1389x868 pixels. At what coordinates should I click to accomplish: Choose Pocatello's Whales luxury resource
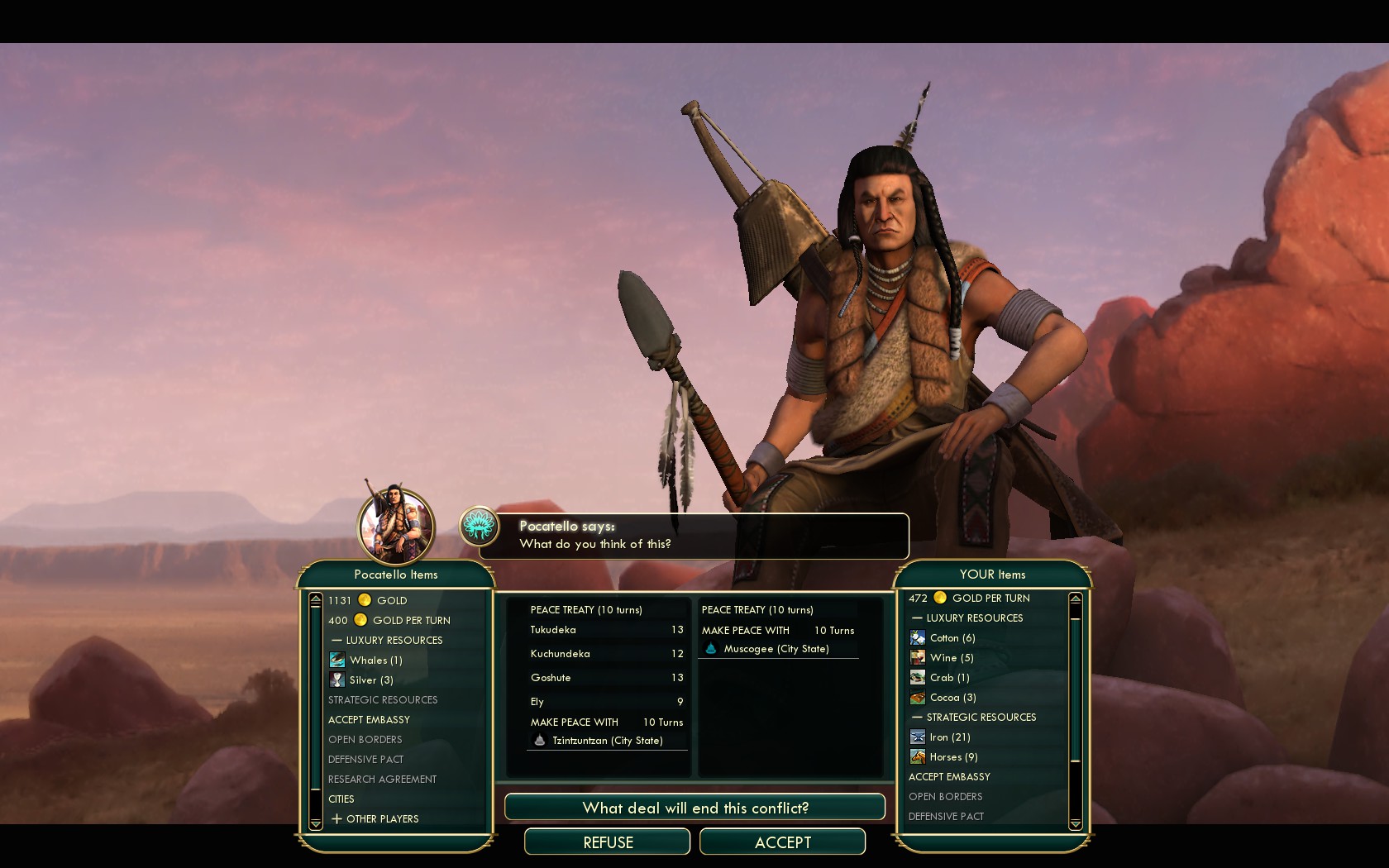(x=375, y=660)
